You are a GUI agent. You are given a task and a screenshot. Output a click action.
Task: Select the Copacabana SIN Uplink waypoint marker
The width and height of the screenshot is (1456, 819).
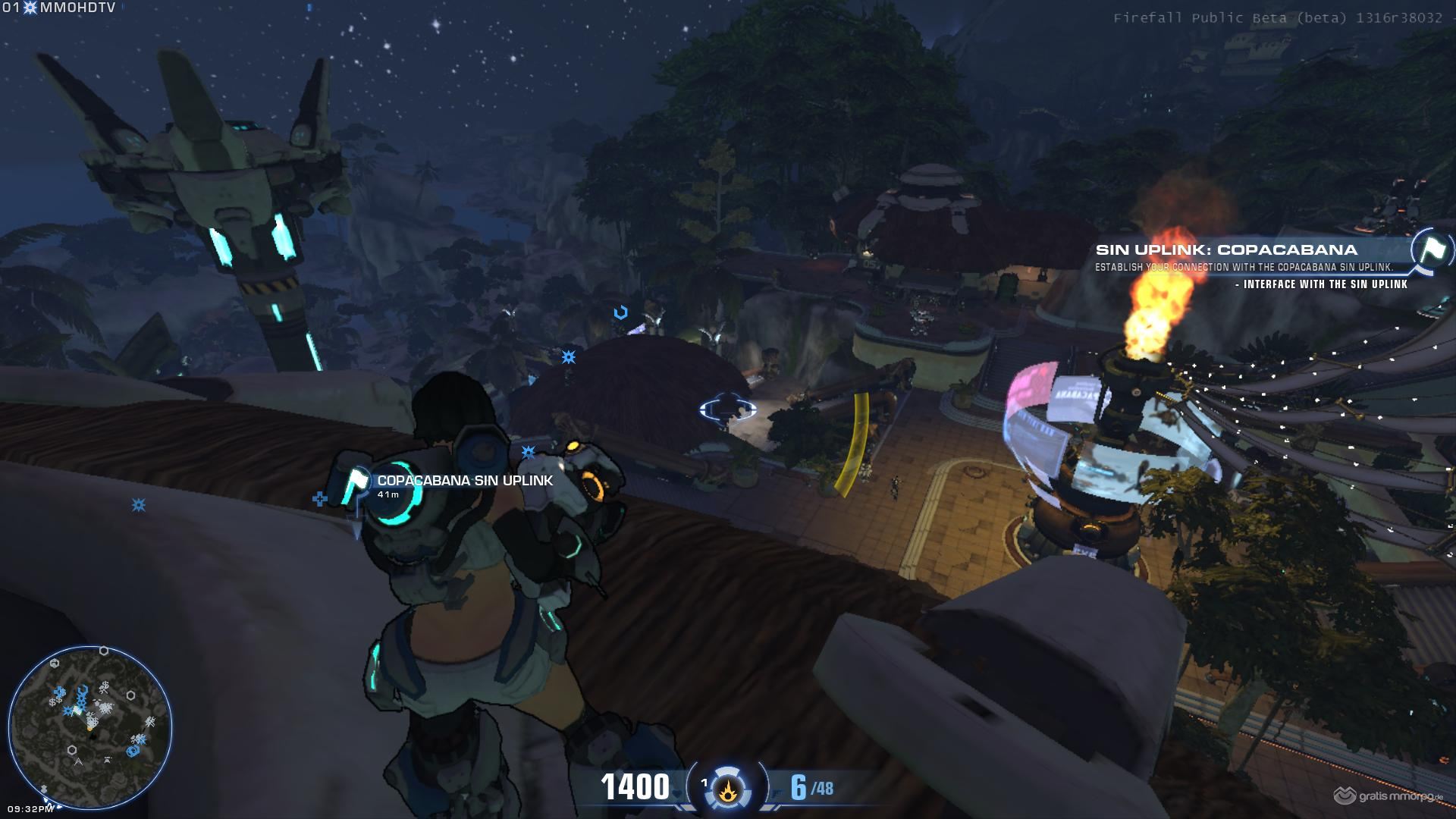pyautogui.click(x=357, y=482)
